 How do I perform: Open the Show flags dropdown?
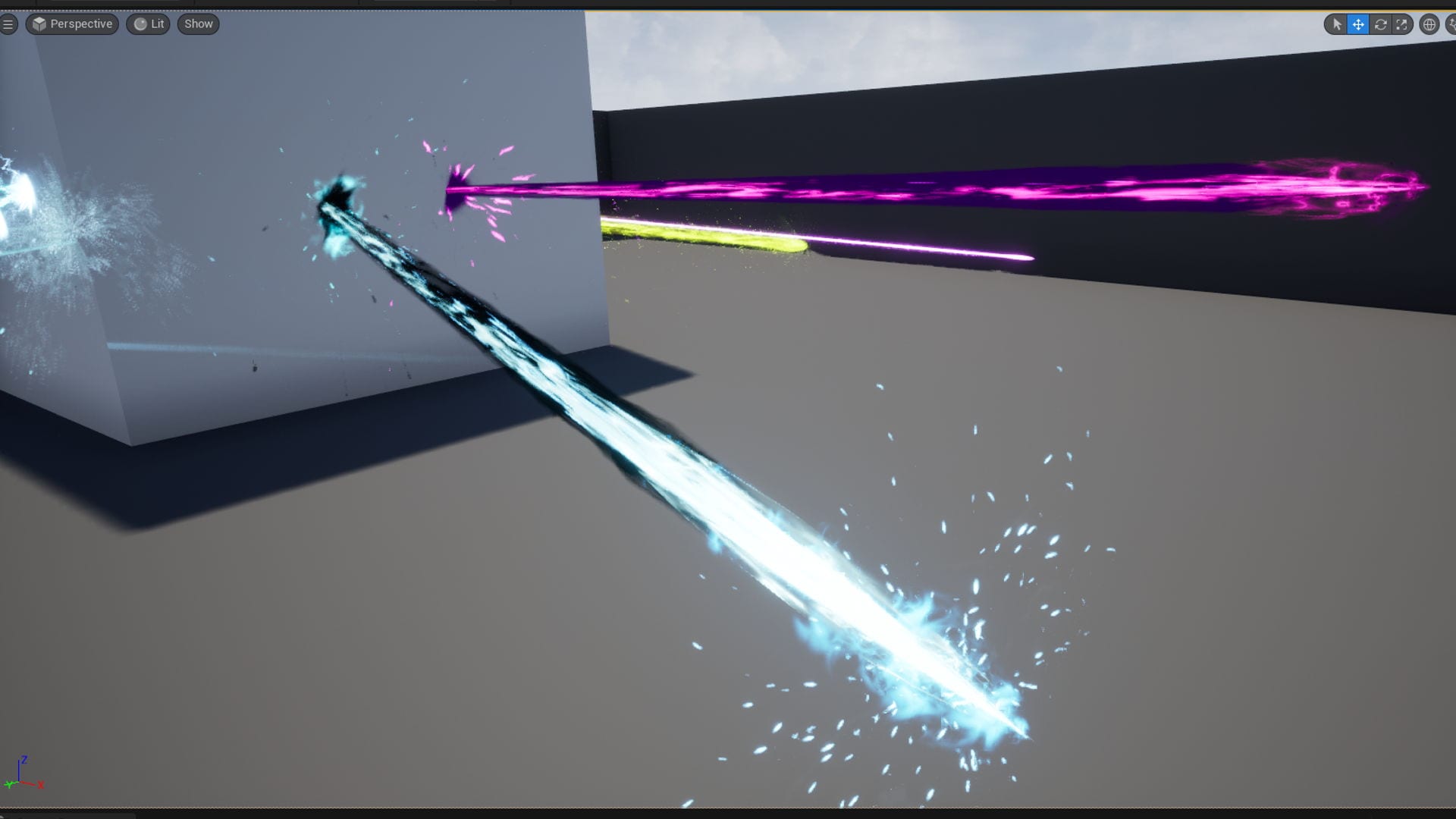pos(197,24)
